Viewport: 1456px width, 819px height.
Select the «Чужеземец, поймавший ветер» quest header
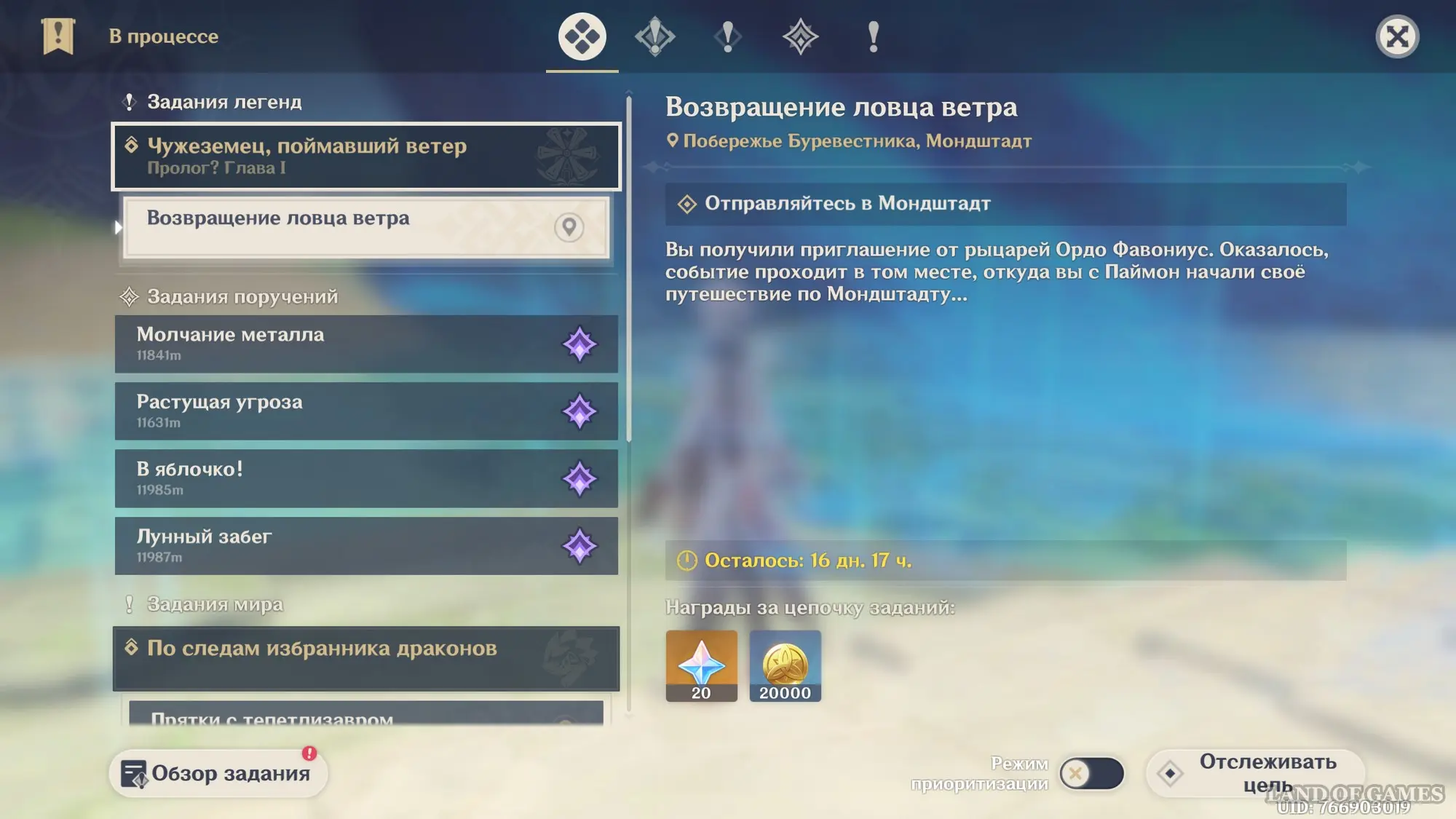click(365, 157)
